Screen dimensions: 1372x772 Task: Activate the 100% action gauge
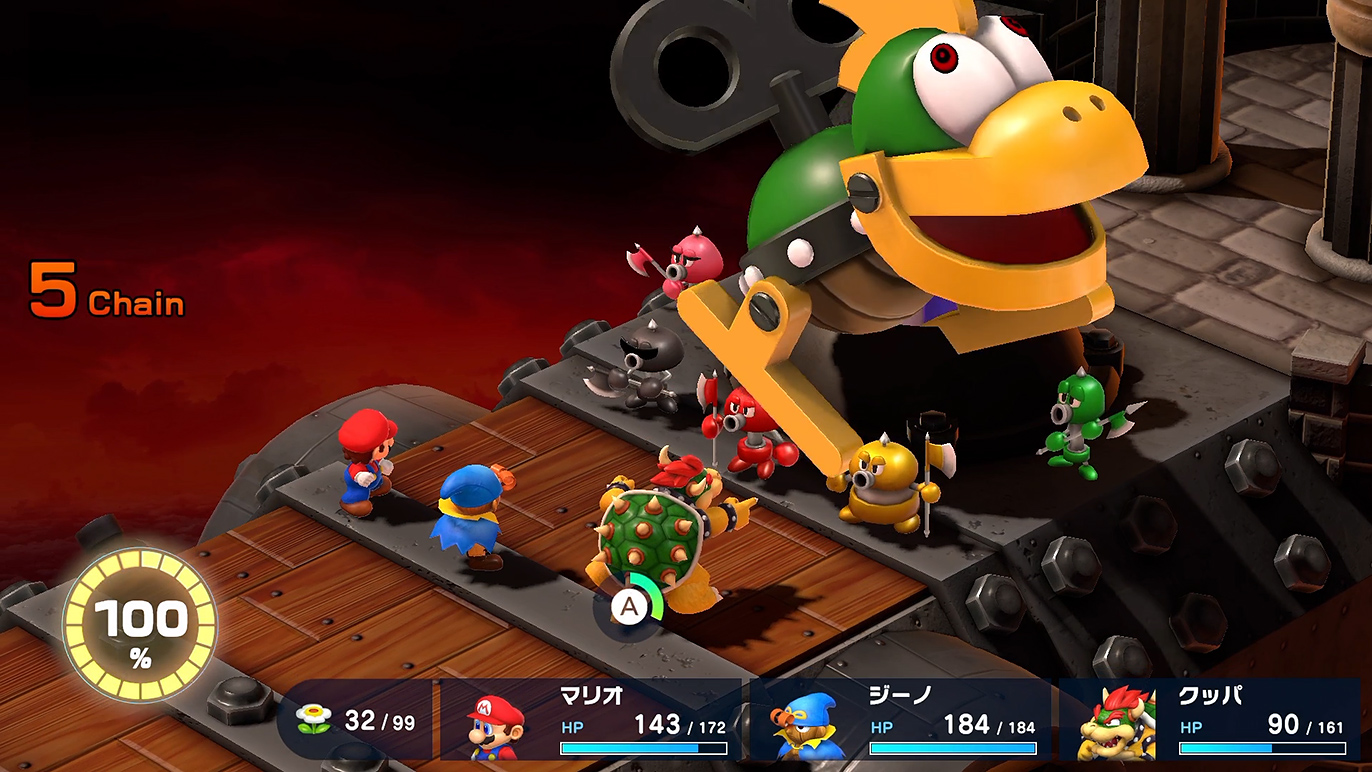click(x=140, y=625)
